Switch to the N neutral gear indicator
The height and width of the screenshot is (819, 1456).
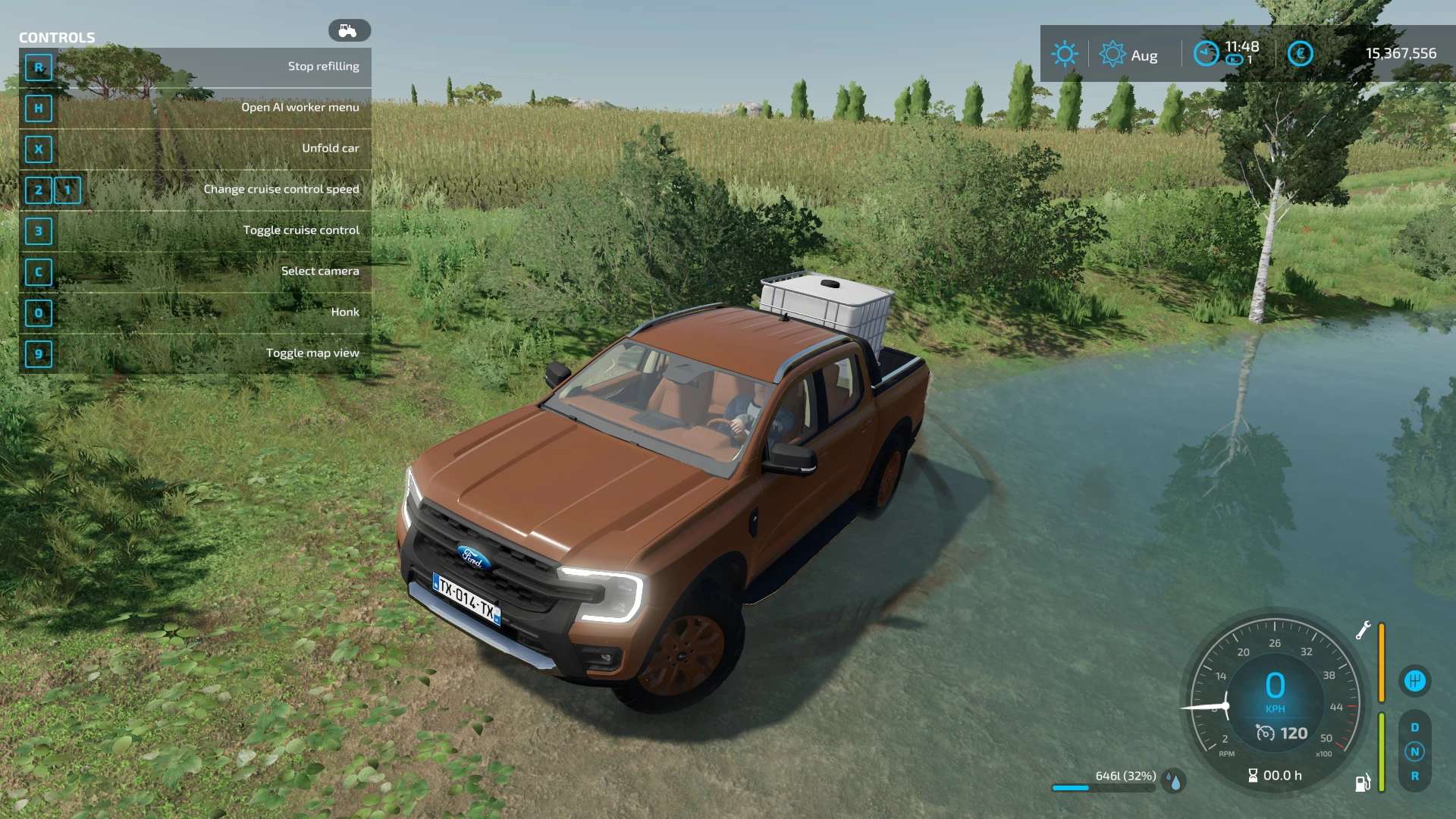point(1414,752)
